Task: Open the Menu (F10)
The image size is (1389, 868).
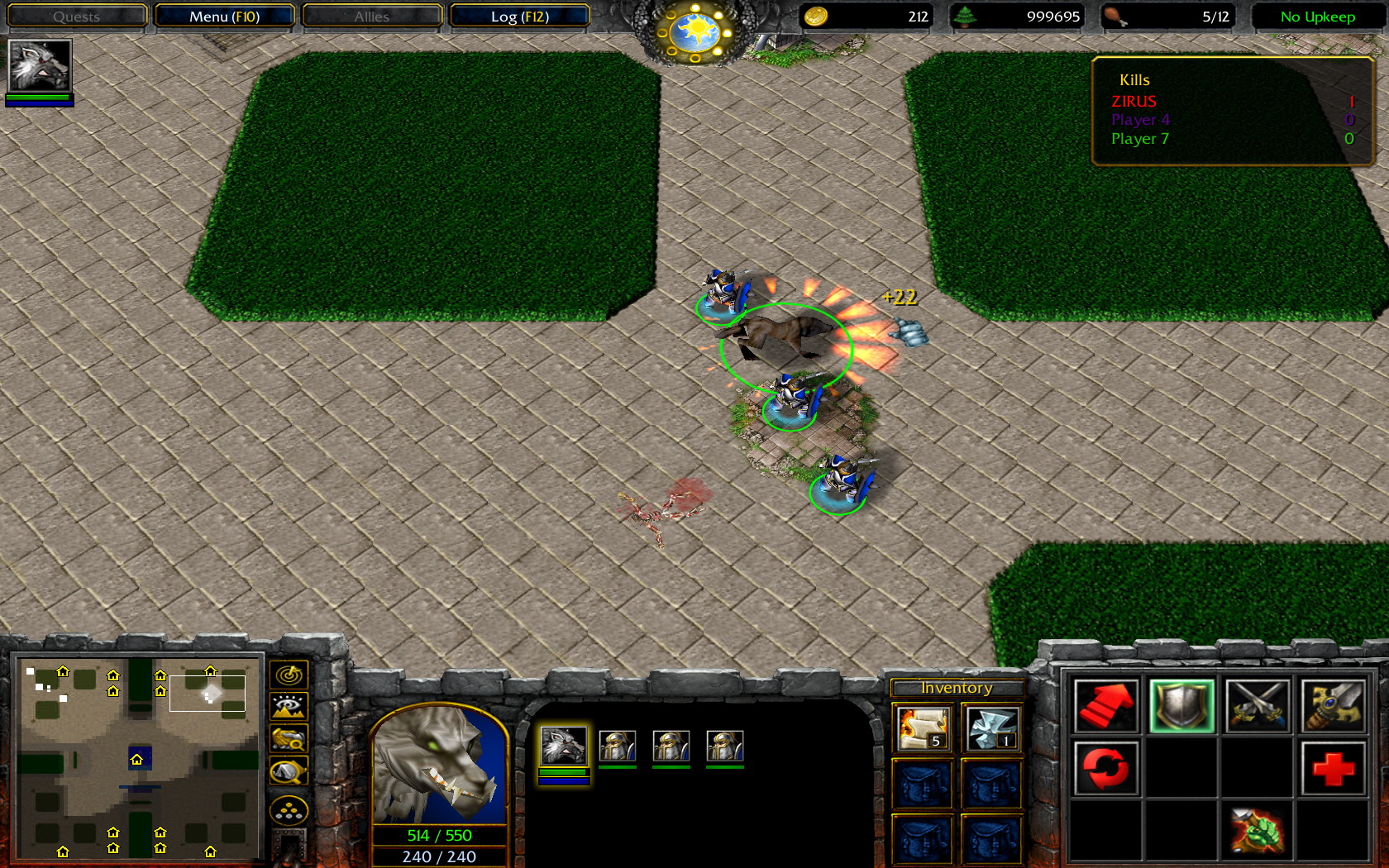Action: click(223, 16)
